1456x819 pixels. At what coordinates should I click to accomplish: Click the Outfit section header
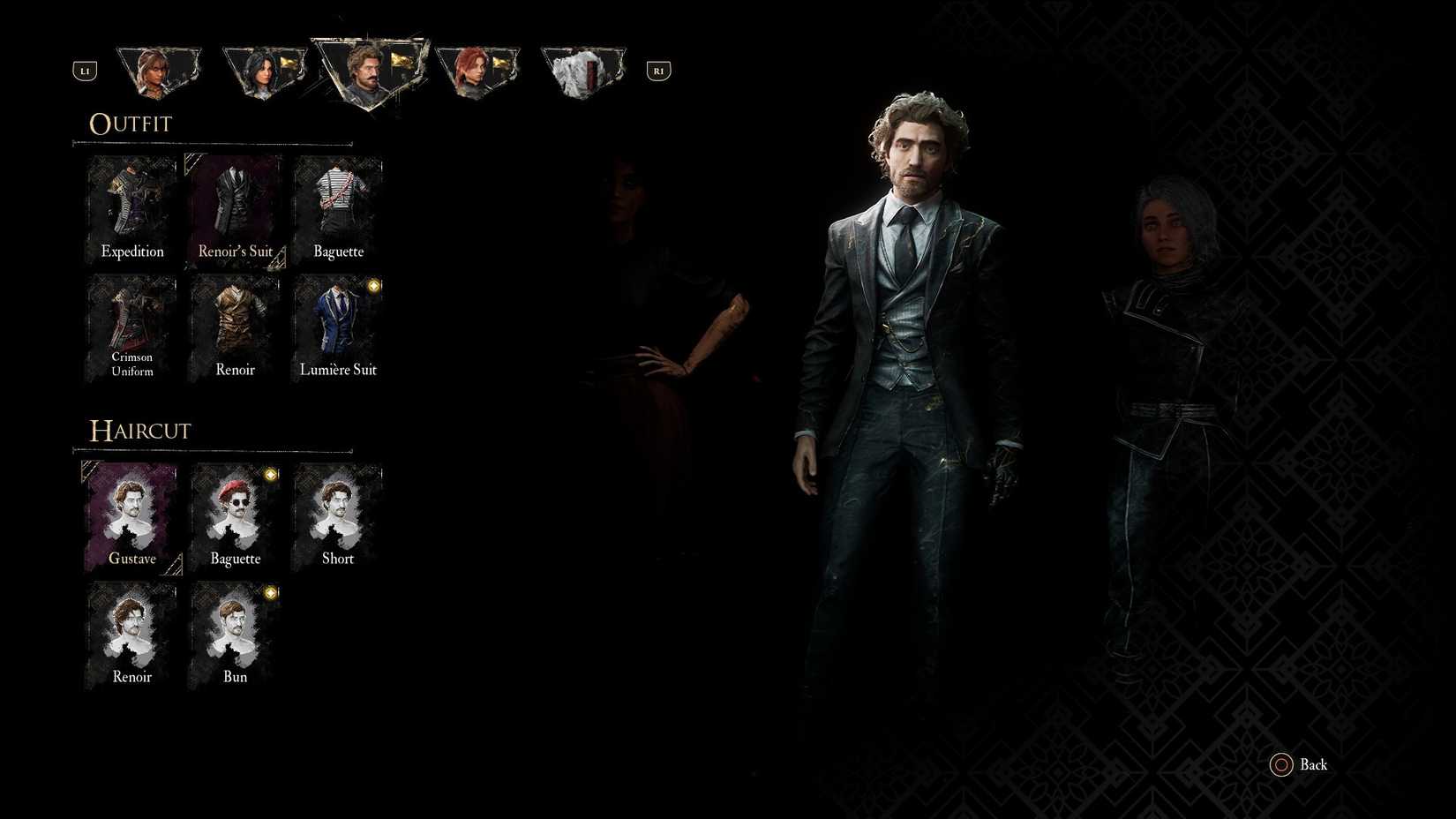(130, 124)
